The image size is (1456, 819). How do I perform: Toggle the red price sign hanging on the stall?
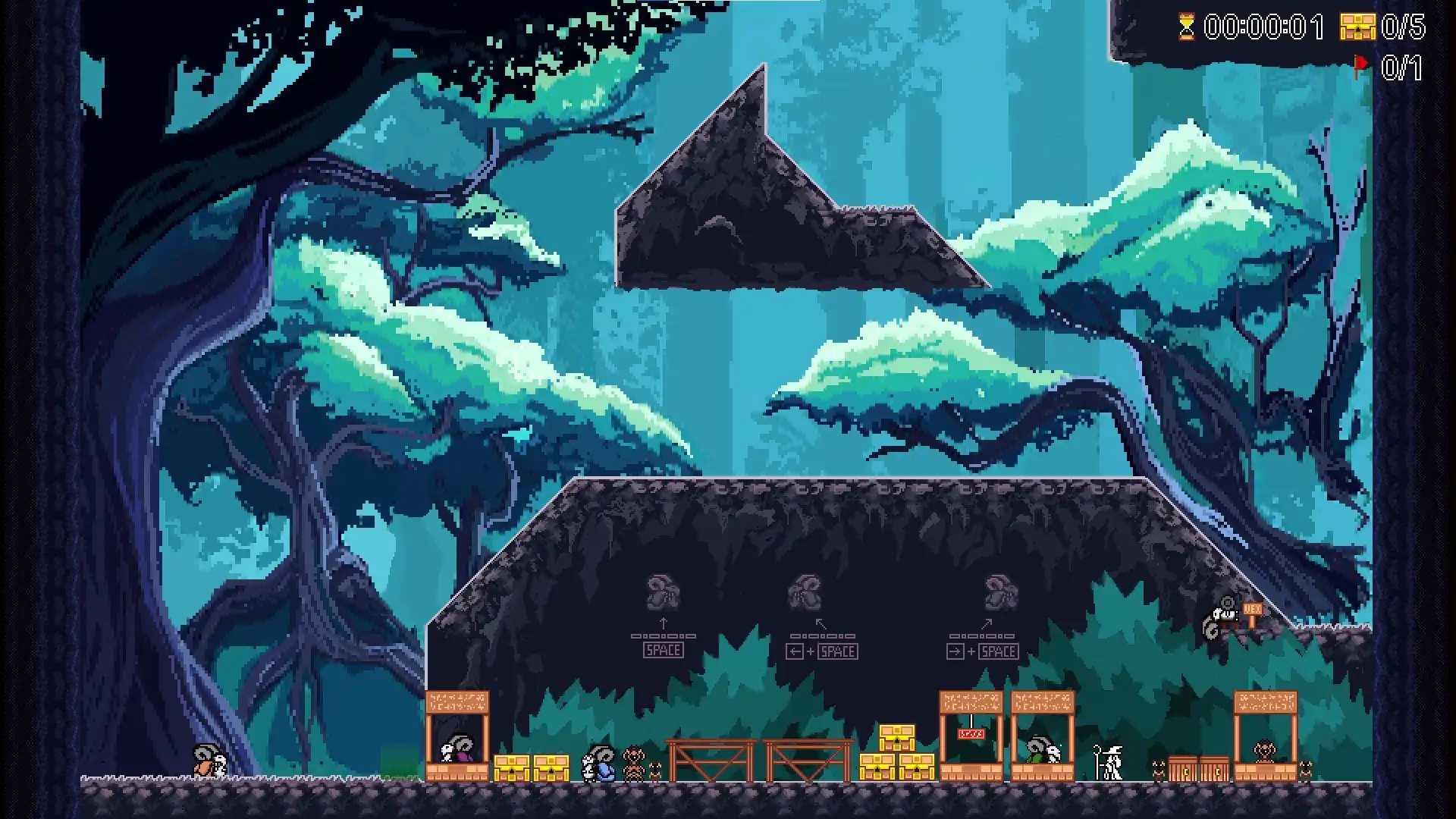(x=971, y=734)
